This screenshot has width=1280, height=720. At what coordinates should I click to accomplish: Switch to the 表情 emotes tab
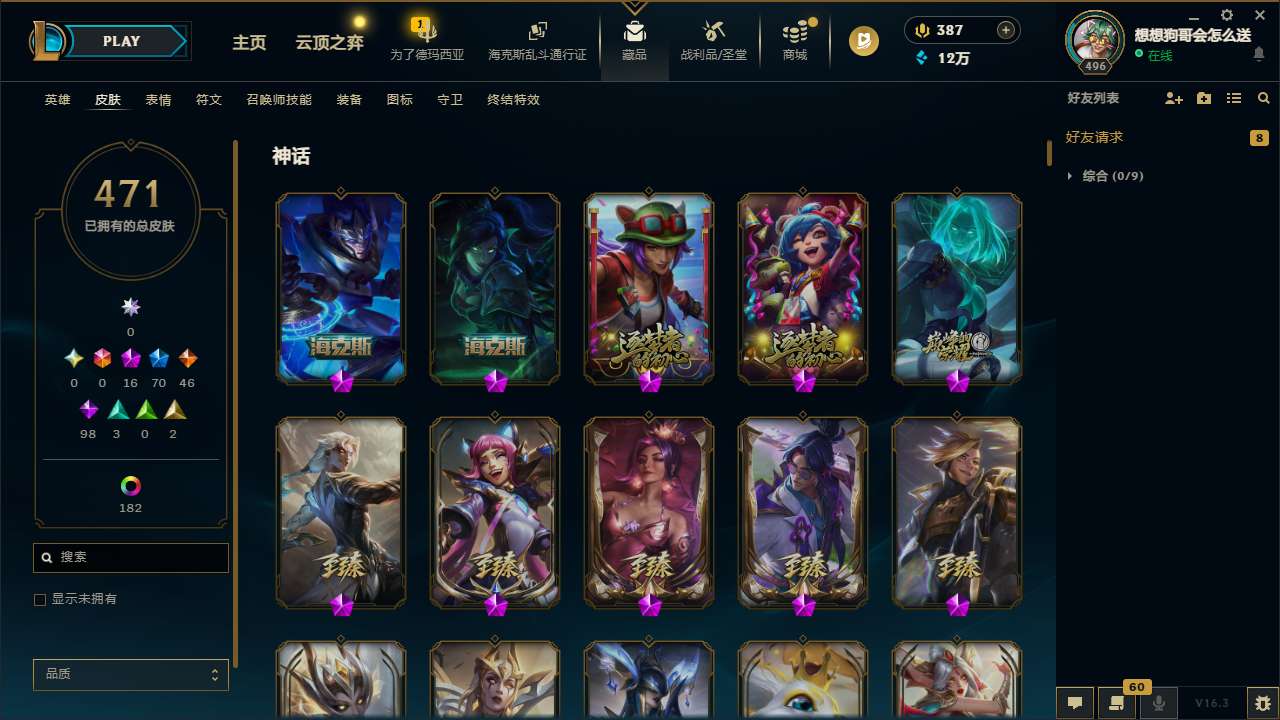point(157,100)
